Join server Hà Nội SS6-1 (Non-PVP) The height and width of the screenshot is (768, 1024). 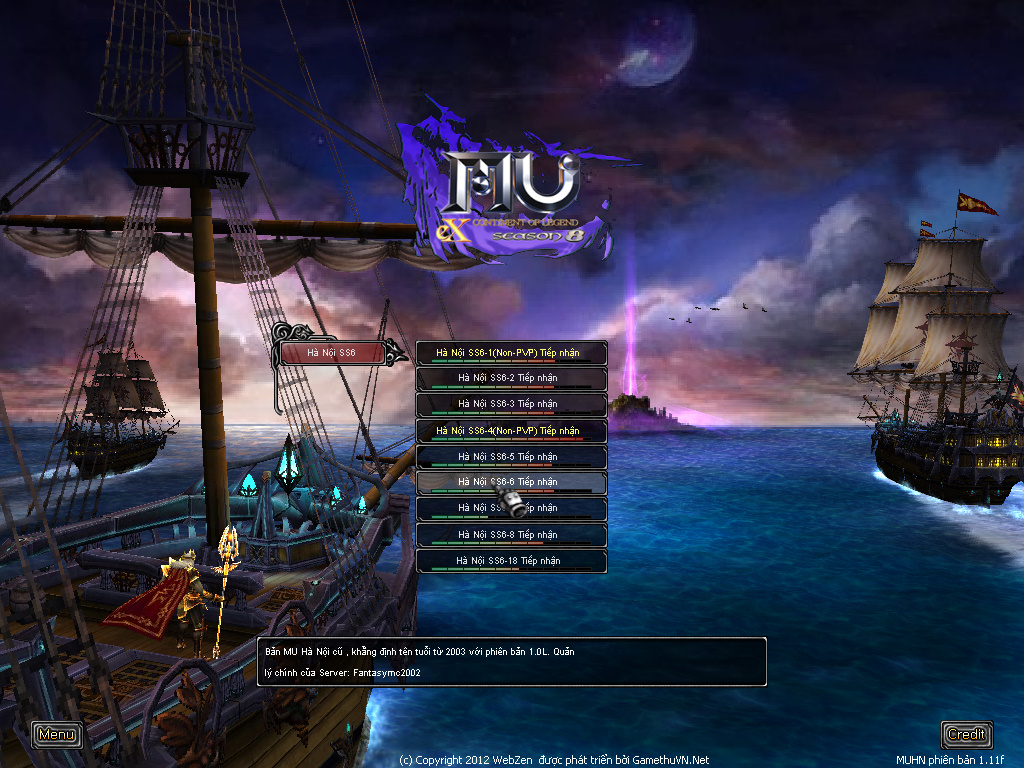tap(511, 353)
